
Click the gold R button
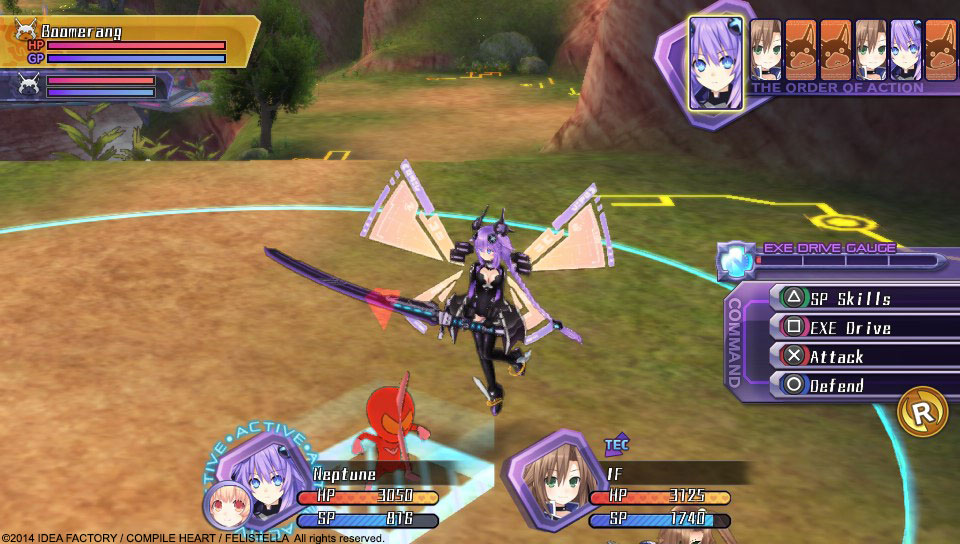tap(922, 412)
